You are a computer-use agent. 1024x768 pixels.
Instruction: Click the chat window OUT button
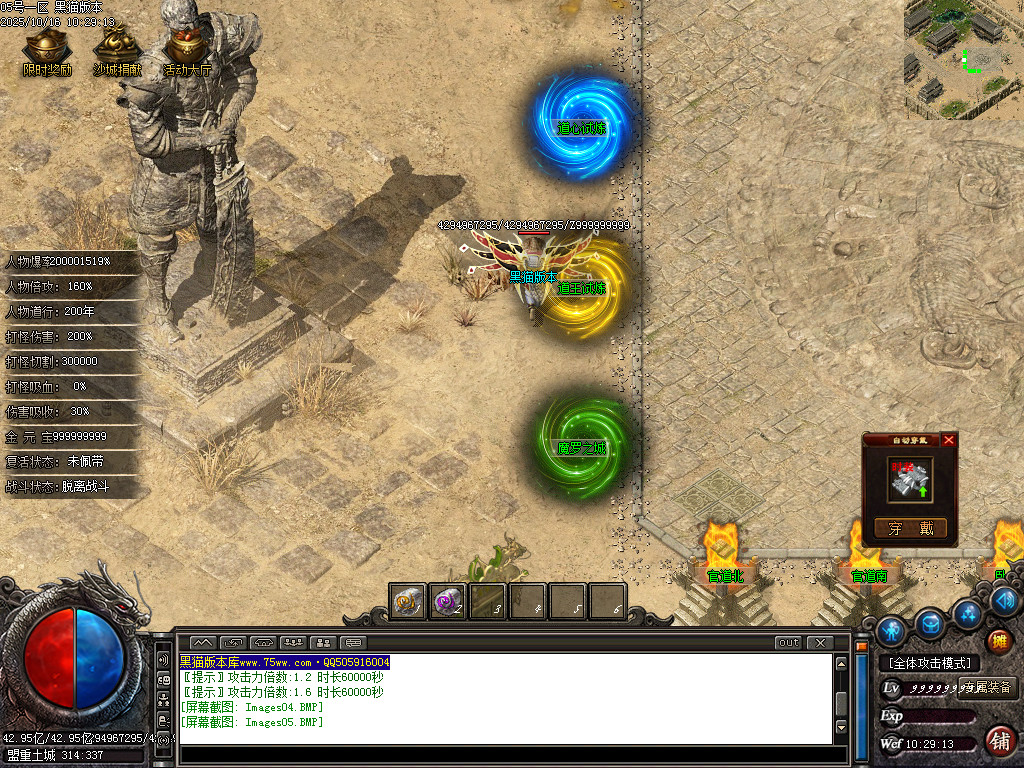click(789, 643)
